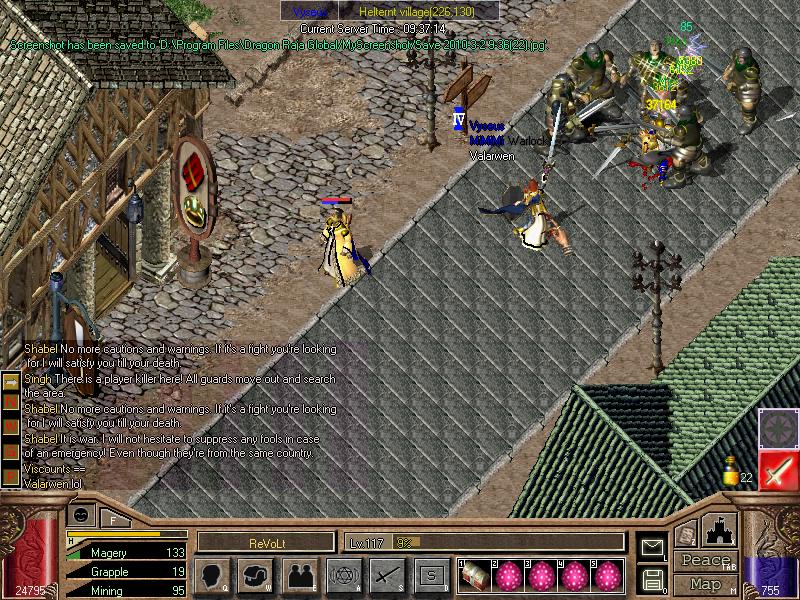Viewport: 800px width, 600px height.
Task: Open the two-figures party button
Action: pos(299,576)
